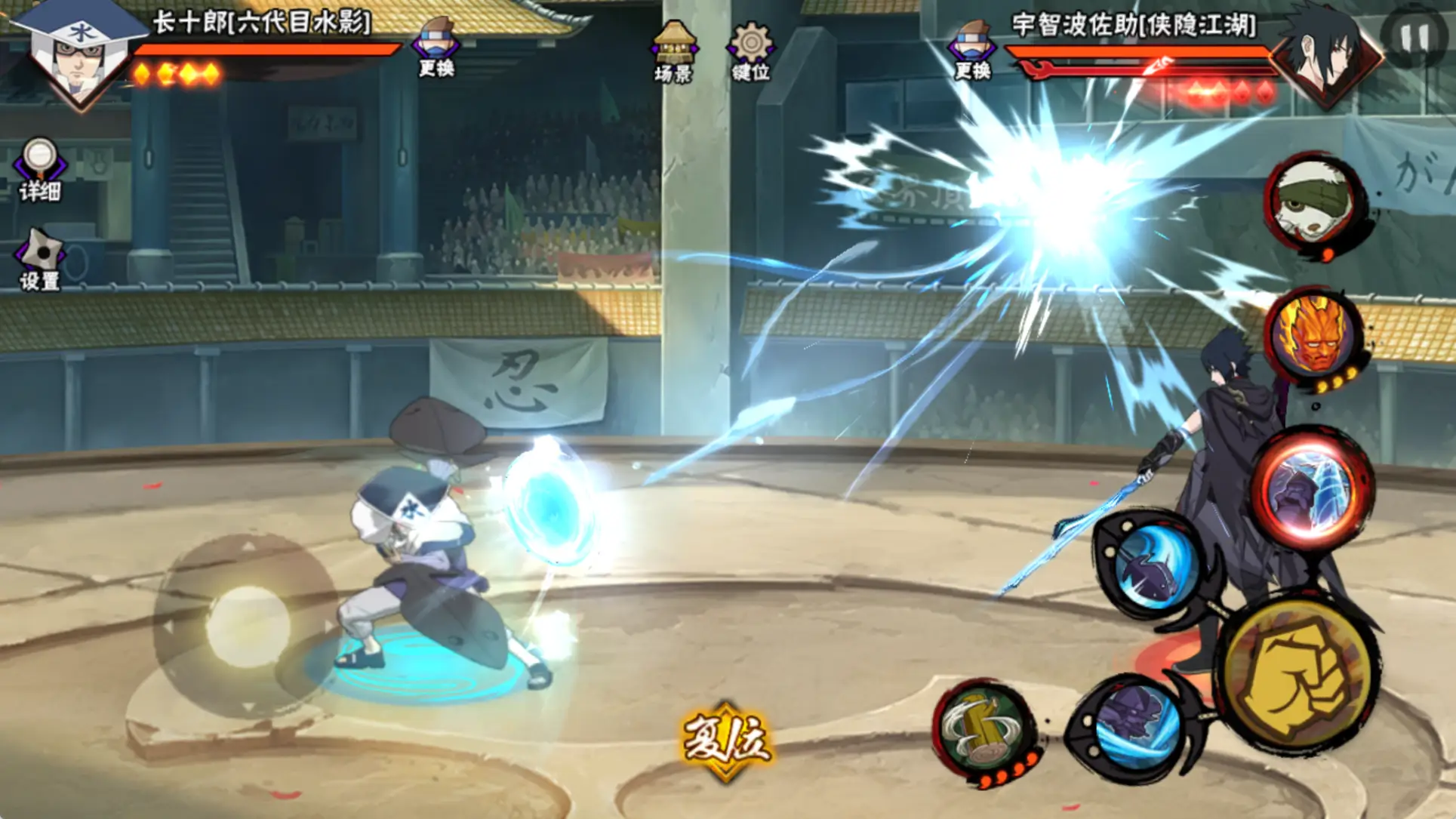Call the green-hooded summon icon
1456x819 pixels.
point(1315,201)
